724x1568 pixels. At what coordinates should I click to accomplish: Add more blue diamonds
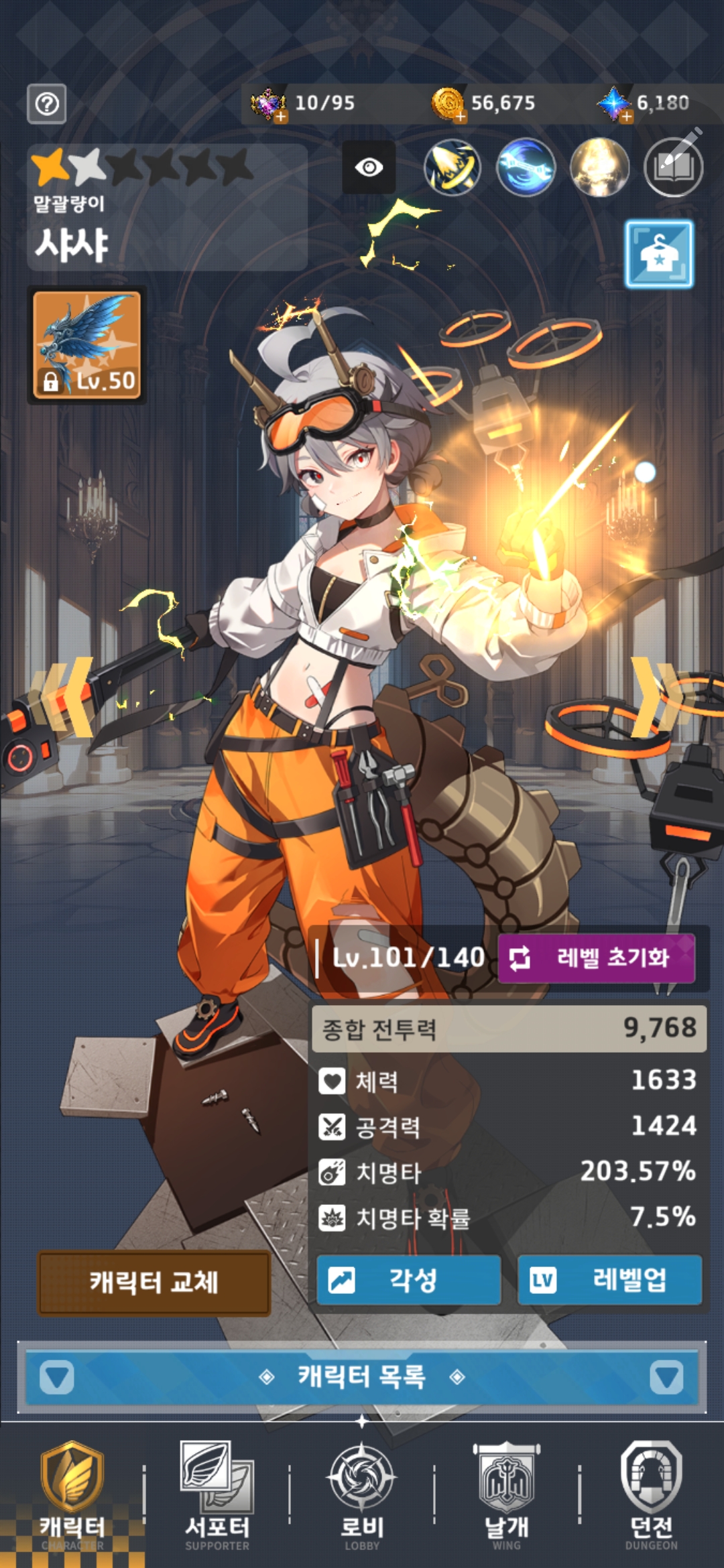(626, 117)
